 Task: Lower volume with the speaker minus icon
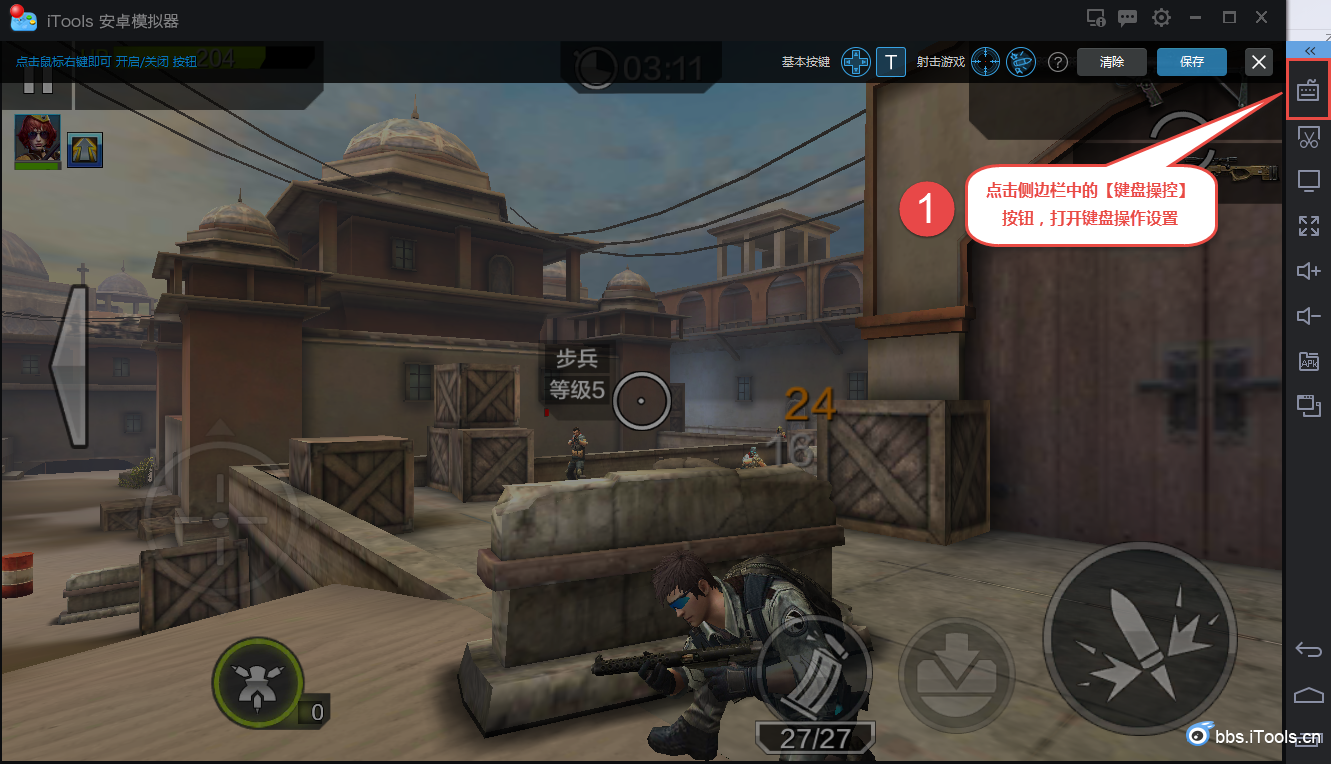click(x=1308, y=316)
